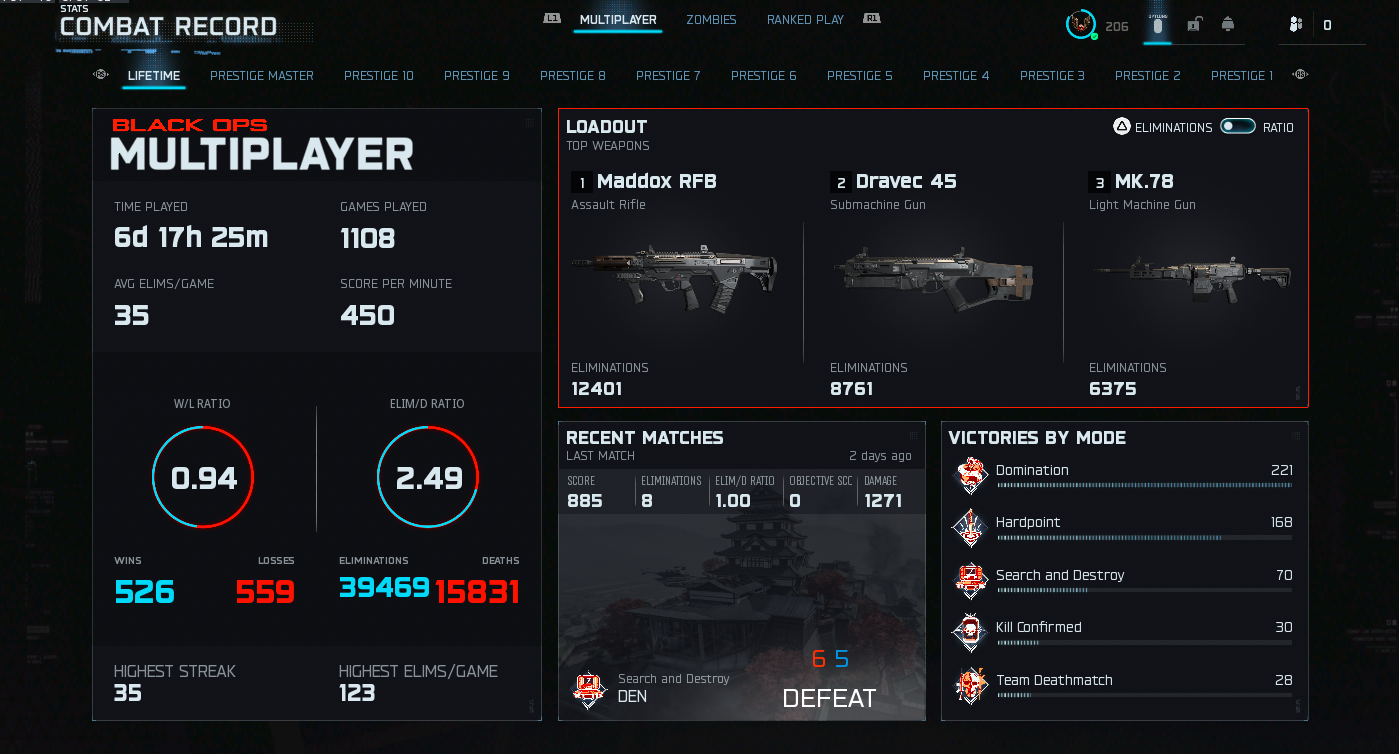This screenshot has width=1399, height=754.
Task: Choose the Prestige 7 stats tab
Action: [x=668, y=75]
